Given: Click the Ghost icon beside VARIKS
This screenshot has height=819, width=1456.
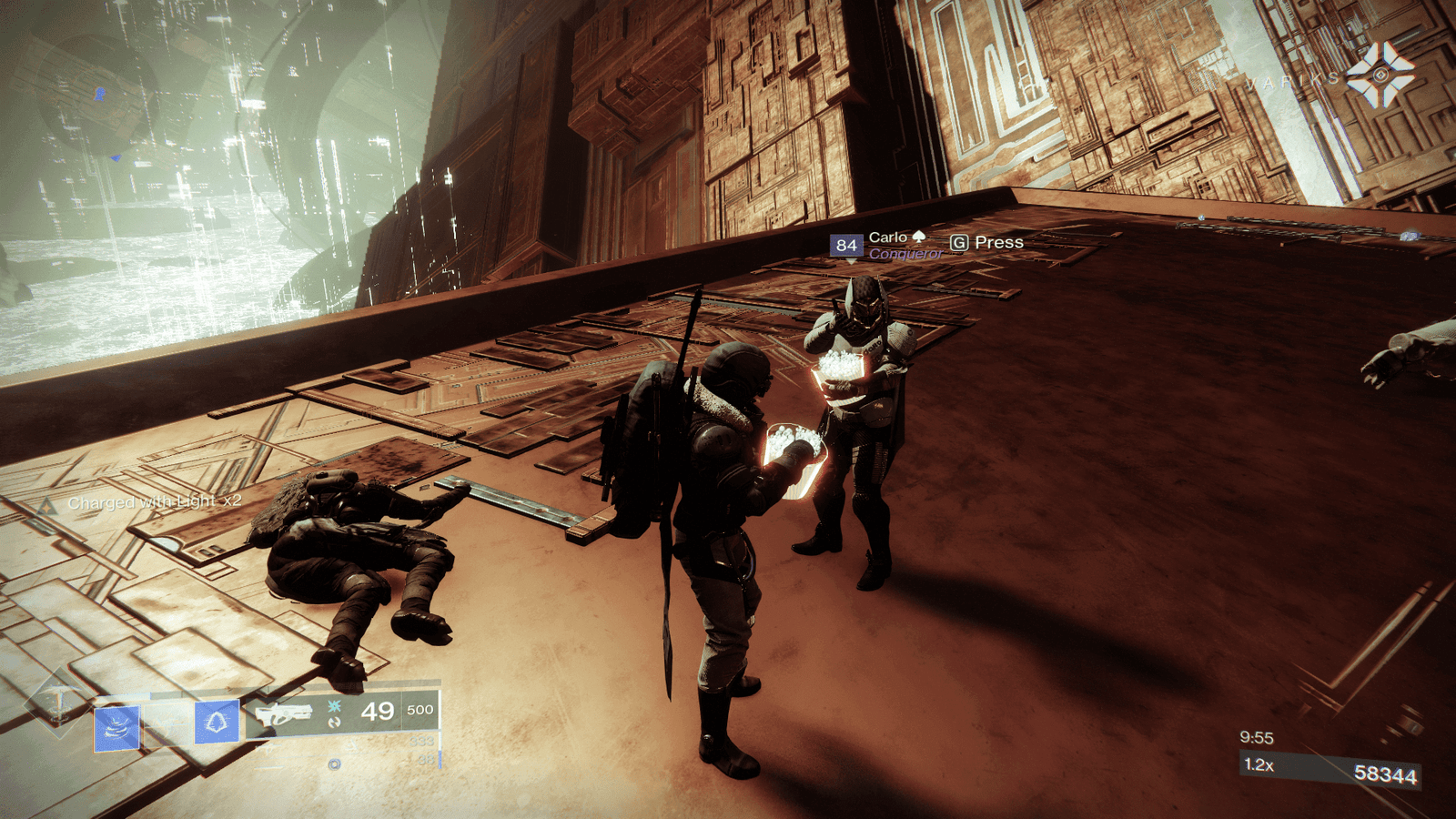Looking at the screenshot, I should point(1380,76).
